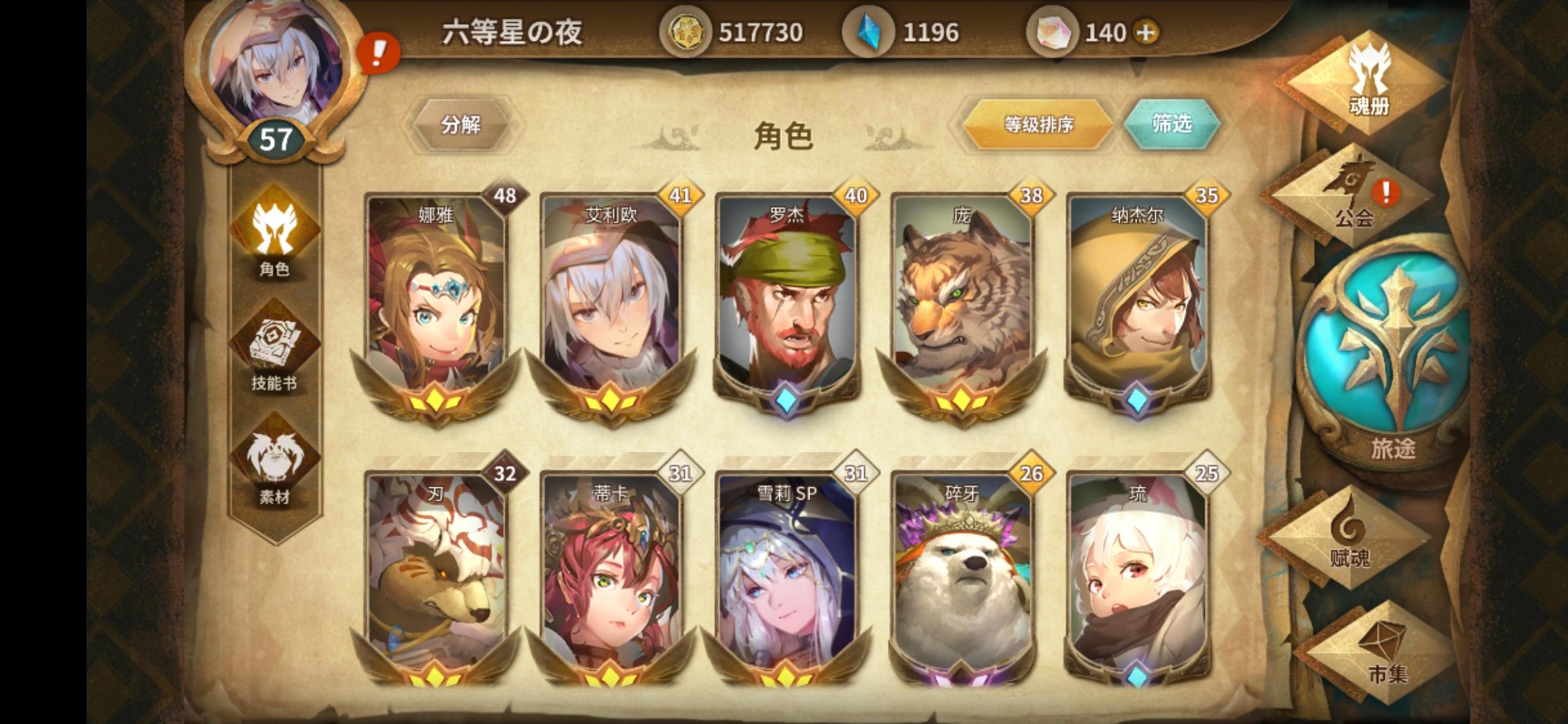Viewport: 1568px width, 724px height.
Task: Toggle the 筛选 filter options
Action: (x=1173, y=124)
